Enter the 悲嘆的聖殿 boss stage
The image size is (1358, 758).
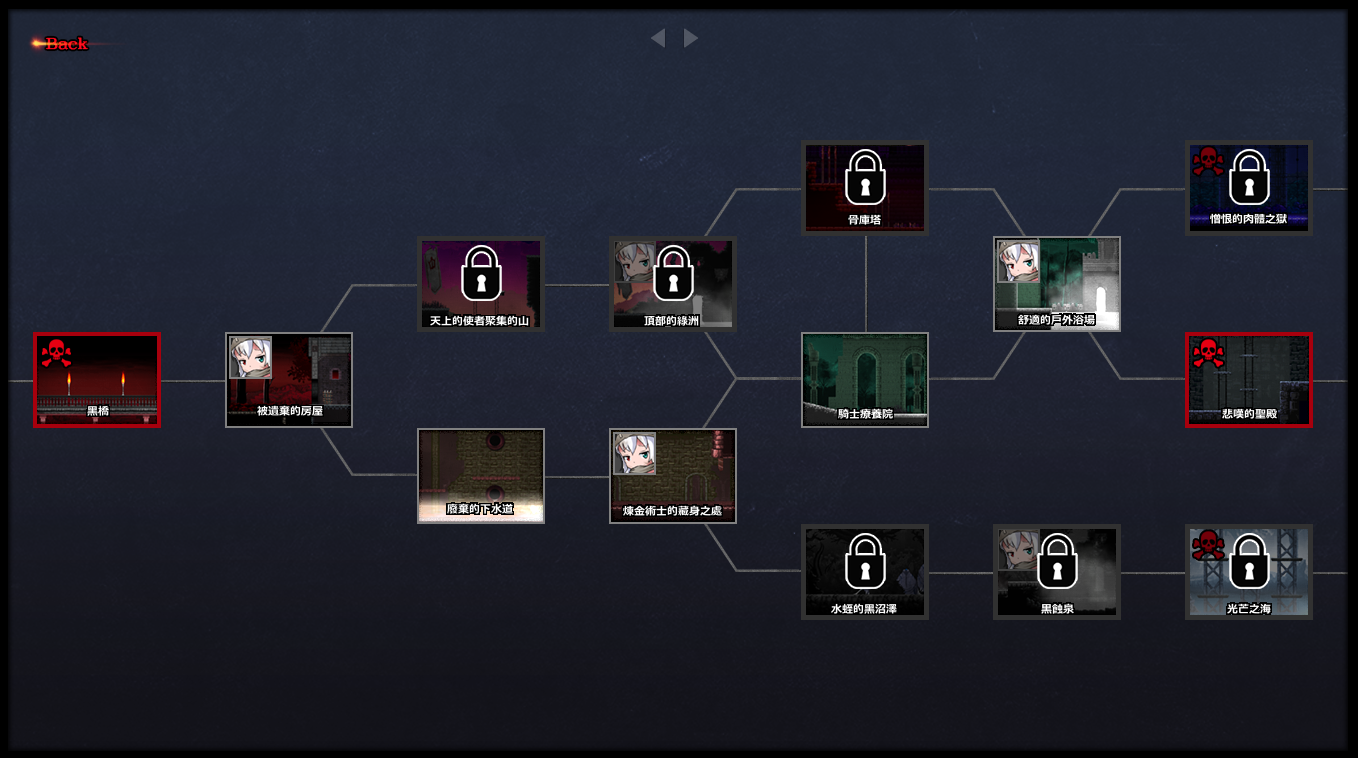pos(1249,380)
